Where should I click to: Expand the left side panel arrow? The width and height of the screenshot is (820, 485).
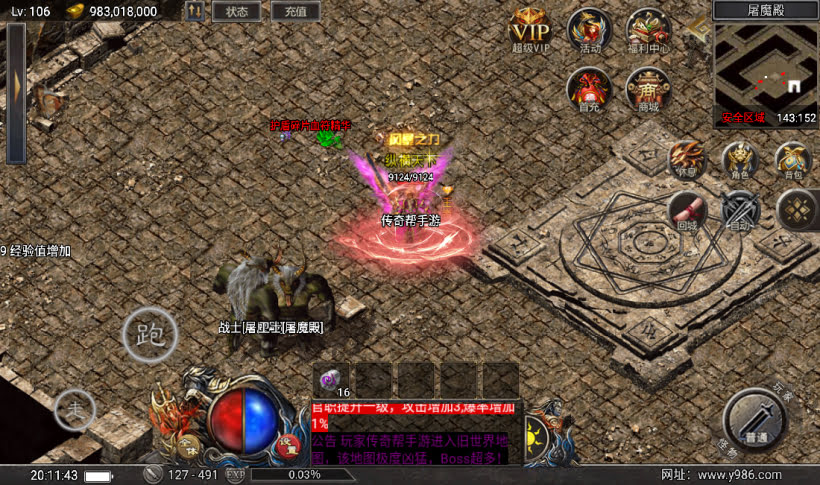pyautogui.click(x=16, y=93)
